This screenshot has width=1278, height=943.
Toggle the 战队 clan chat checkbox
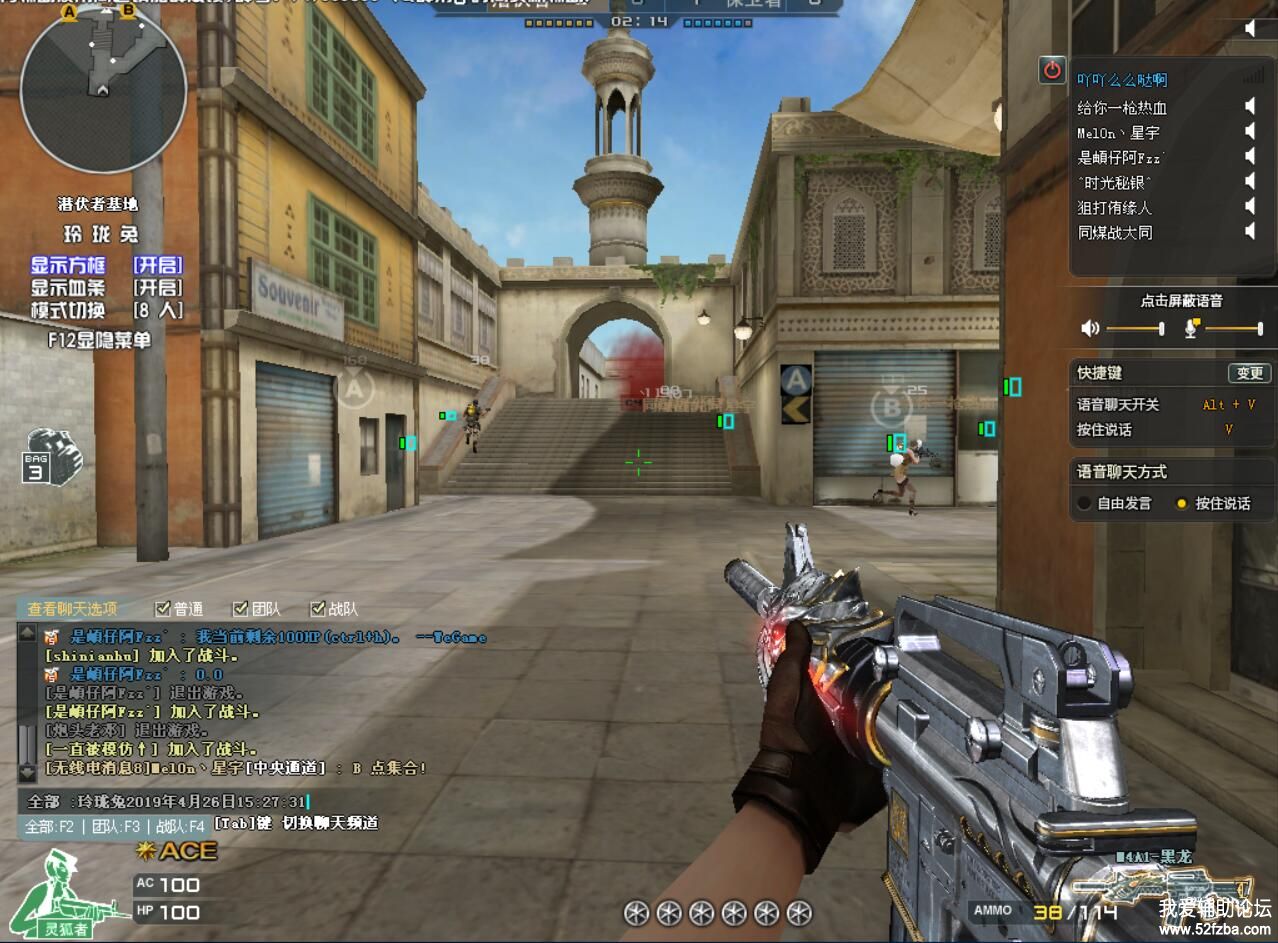pyautogui.click(x=318, y=608)
